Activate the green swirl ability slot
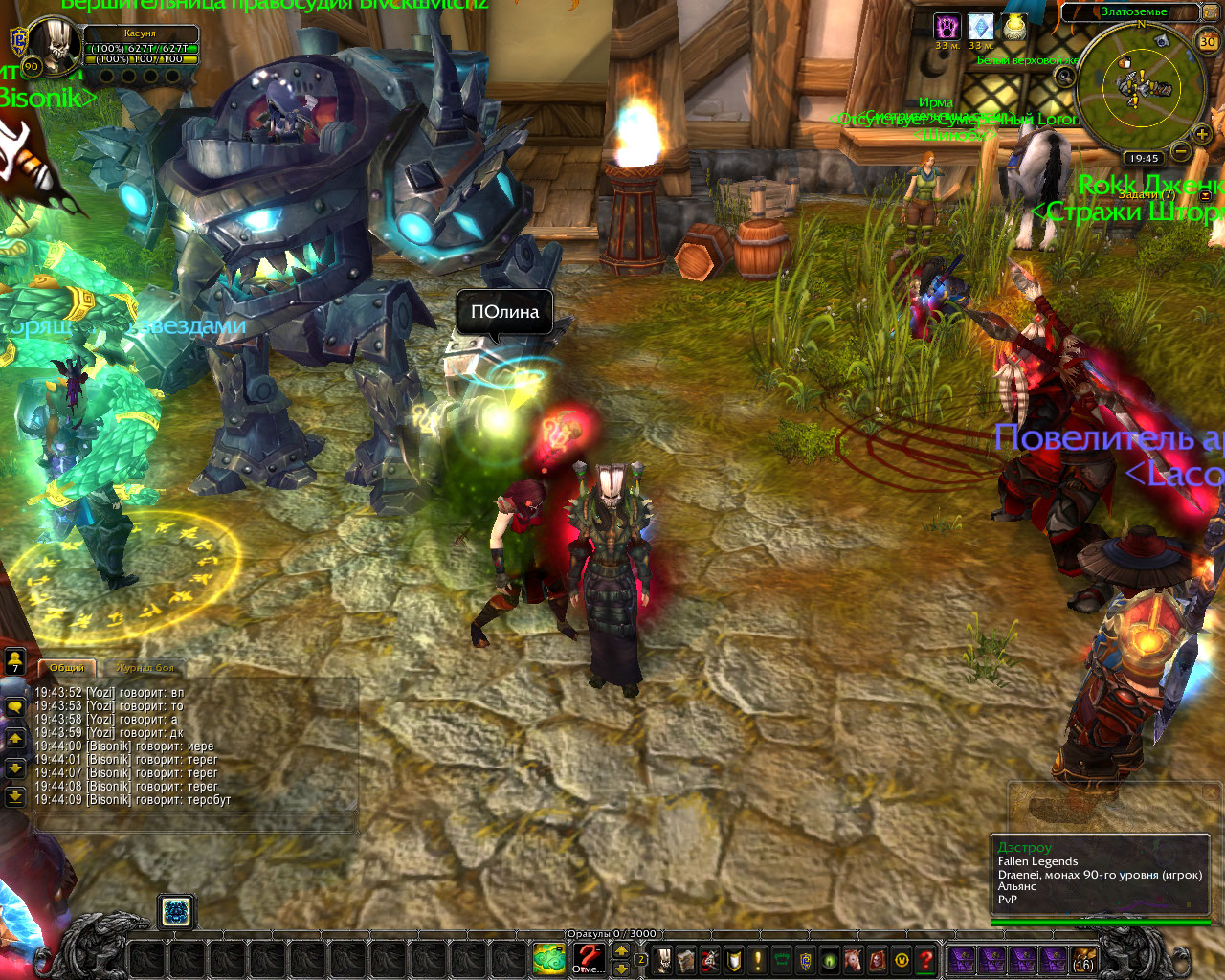Viewport: 1225px width, 980px height. [549, 958]
